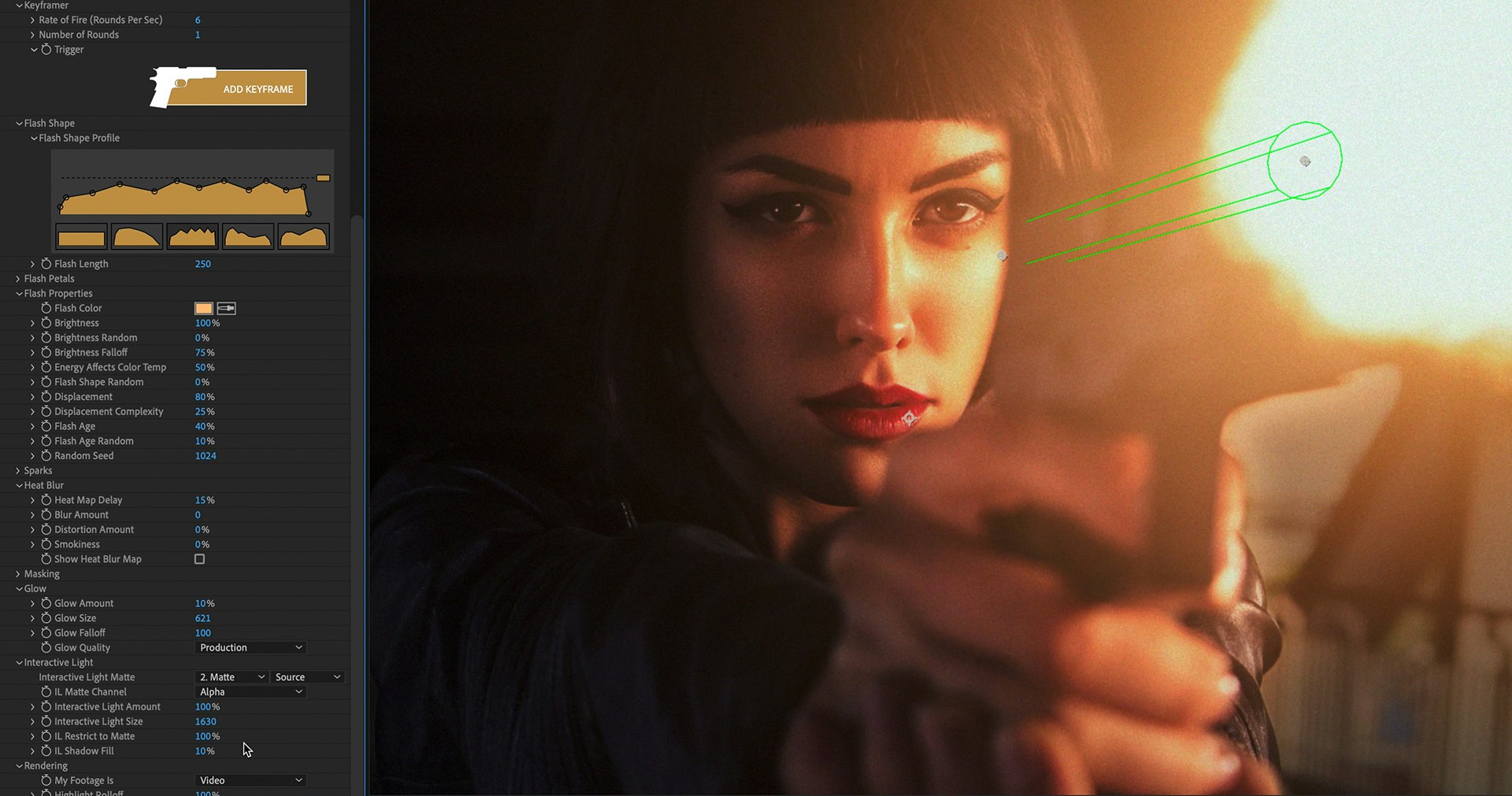Image resolution: width=1512 pixels, height=796 pixels.
Task: Open the Interactive Light Matte layer dropdown
Action: pos(232,677)
